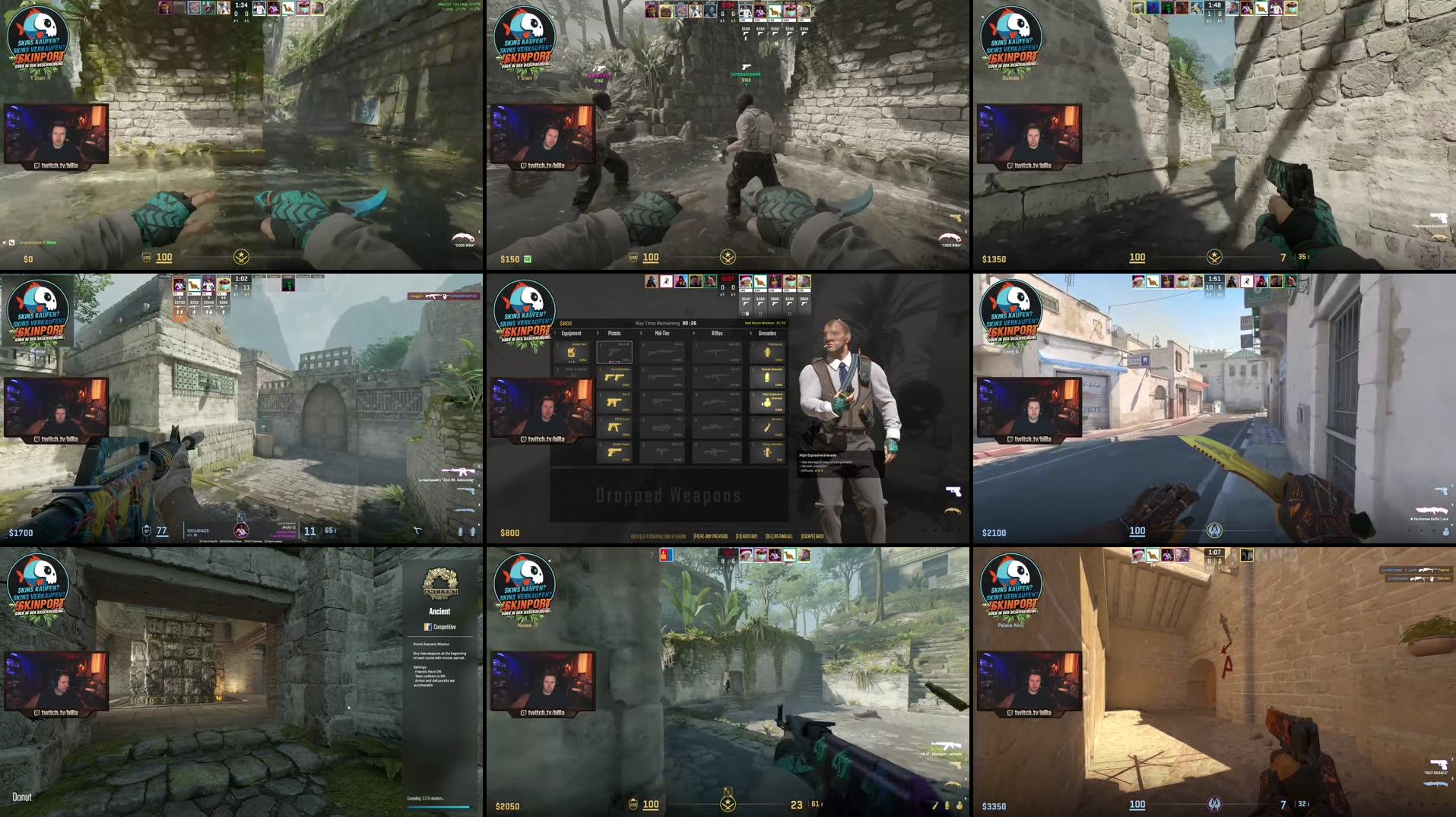The width and height of the screenshot is (1456, 817).
Task: Buy the Flashbang grenade
Action: (x=767, y=352)
